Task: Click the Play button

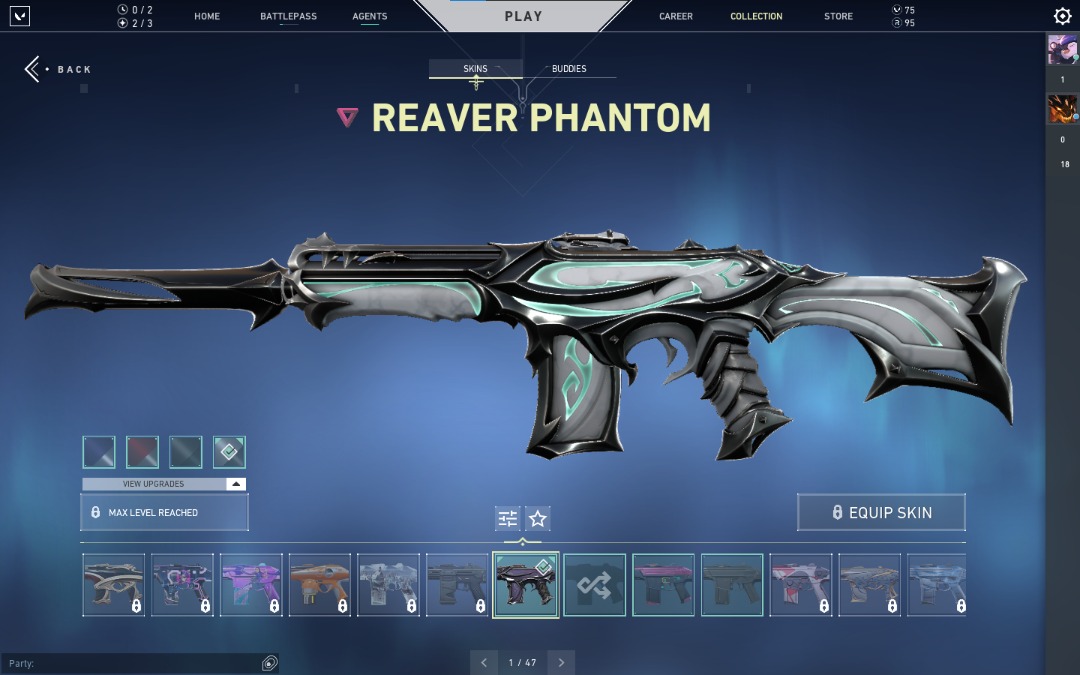Action: 523,16
